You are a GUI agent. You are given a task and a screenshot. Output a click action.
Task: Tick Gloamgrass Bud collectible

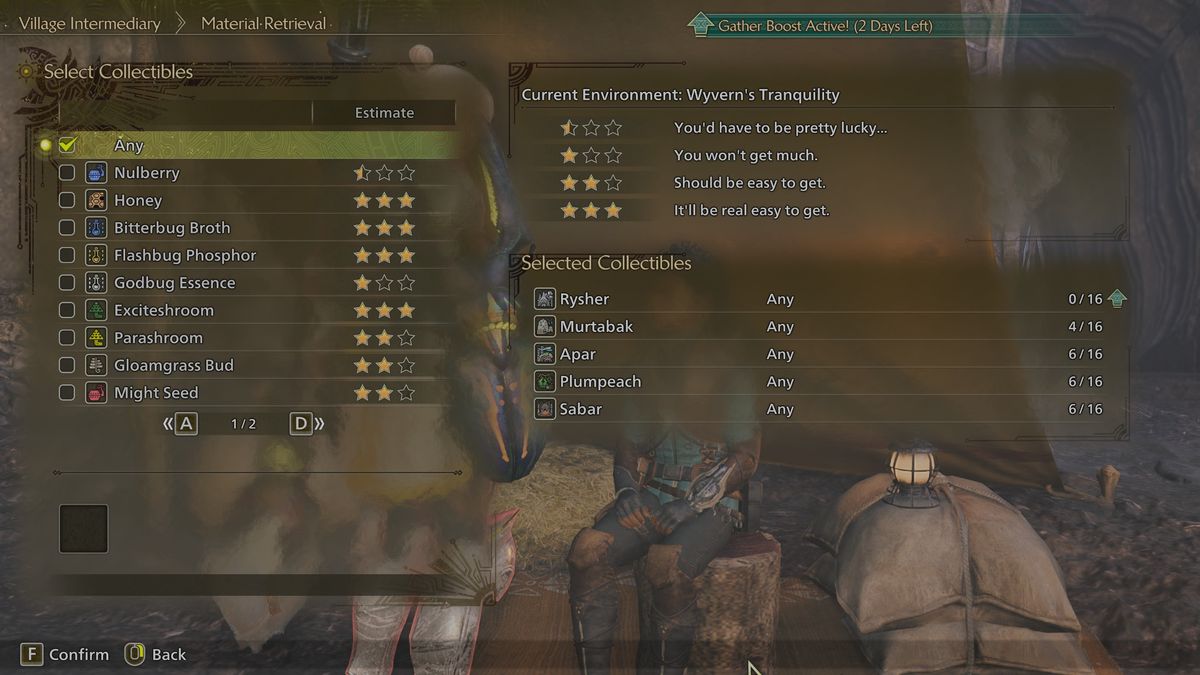point(67,365)
